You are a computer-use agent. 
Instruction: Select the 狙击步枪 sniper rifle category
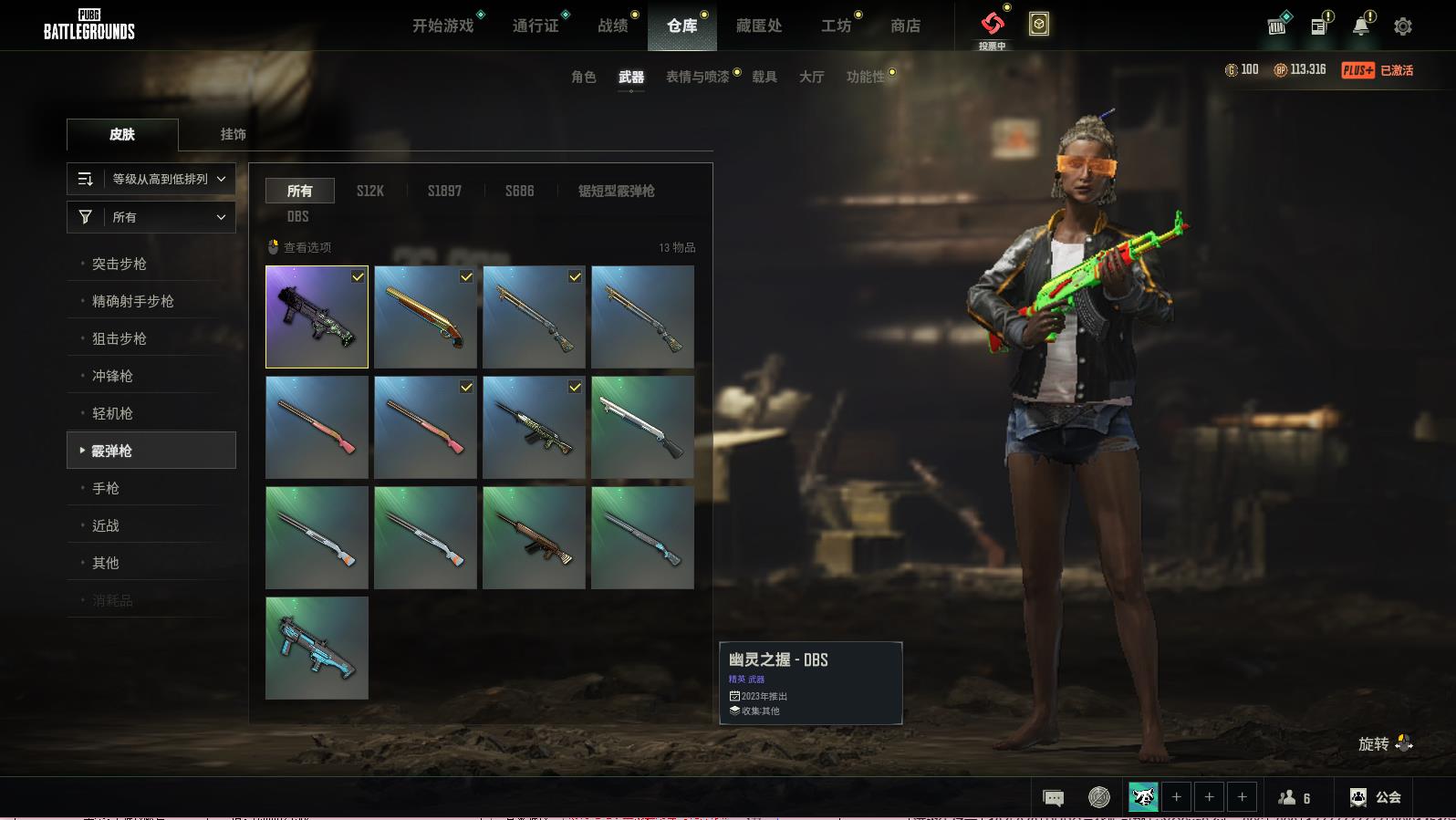[120, 338]
